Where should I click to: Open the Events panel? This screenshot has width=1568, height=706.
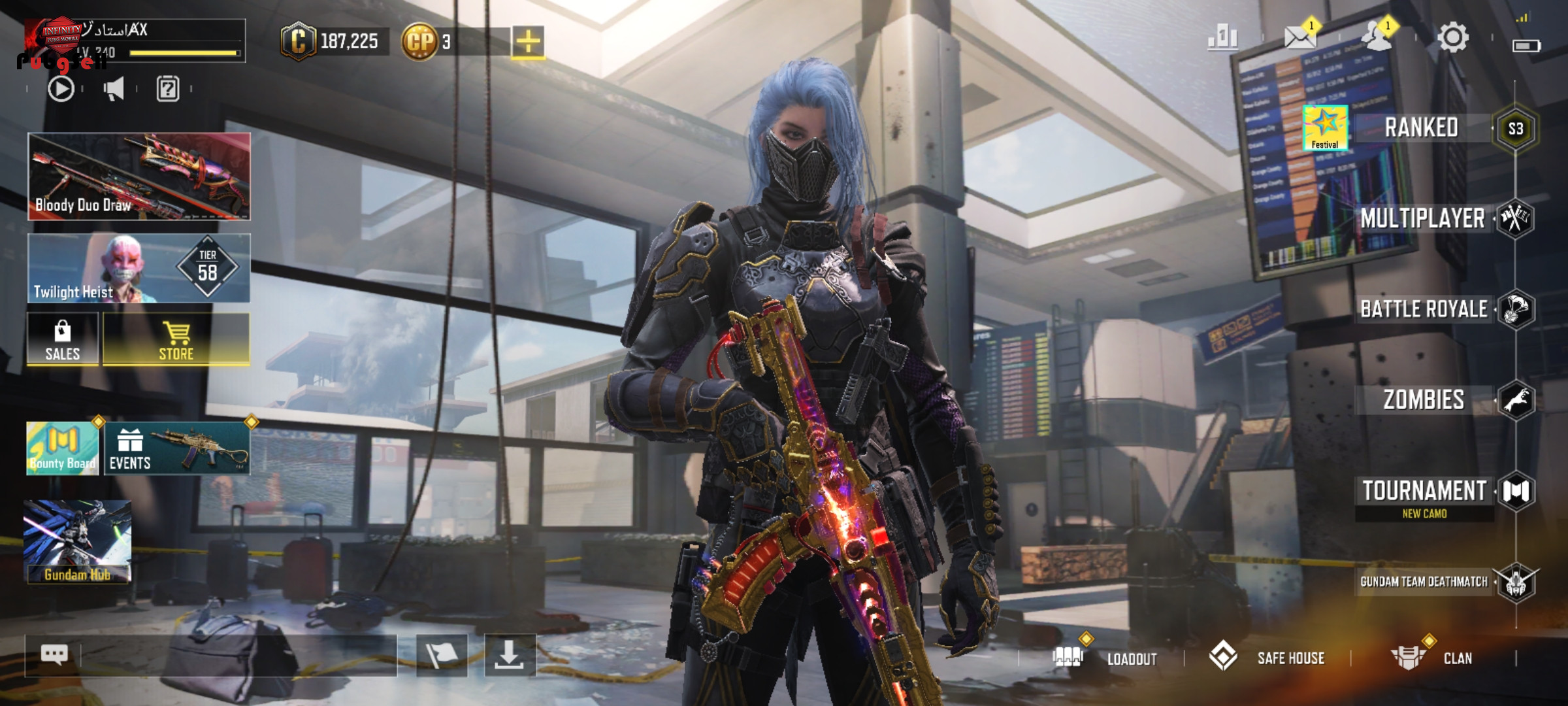tap(176, 448)
